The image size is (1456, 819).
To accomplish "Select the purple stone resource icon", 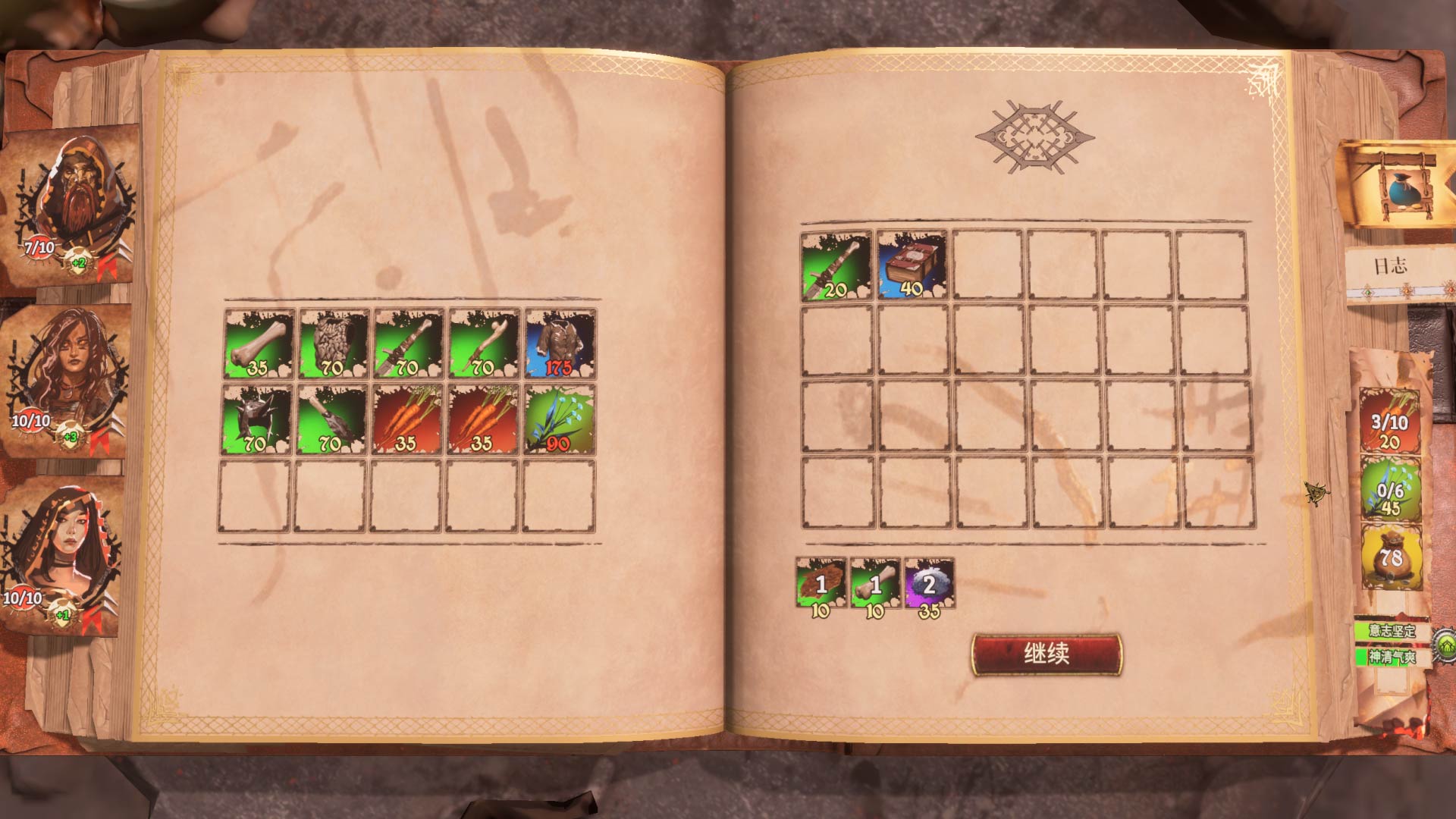I will [x=929, y=583].
